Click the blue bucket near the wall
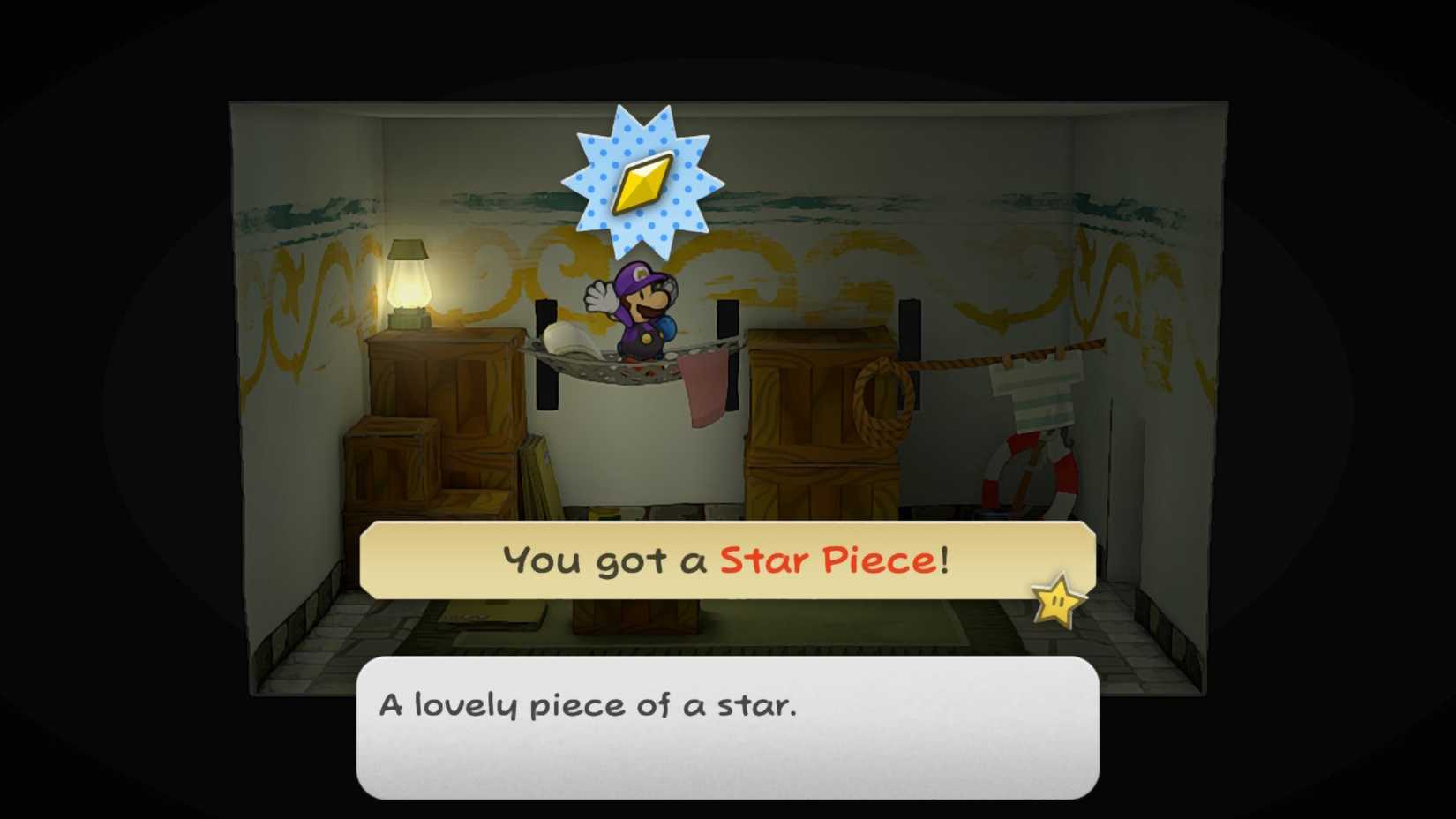Screen dimensions: 1456x819 tap(994, 512)
